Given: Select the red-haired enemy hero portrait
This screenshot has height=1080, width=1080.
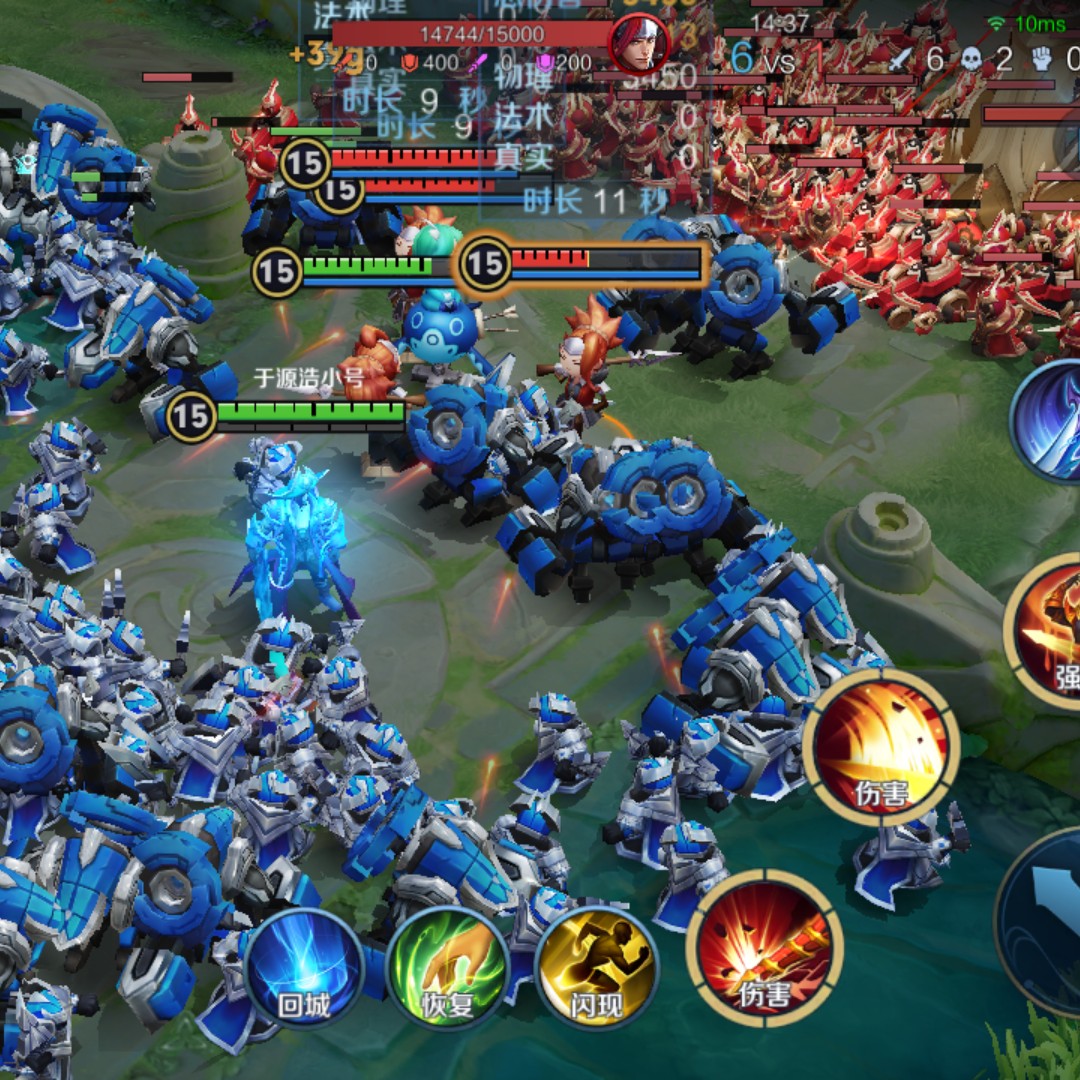Looking at the screenshot, I should pyautogui.click(x=639, y=42).
